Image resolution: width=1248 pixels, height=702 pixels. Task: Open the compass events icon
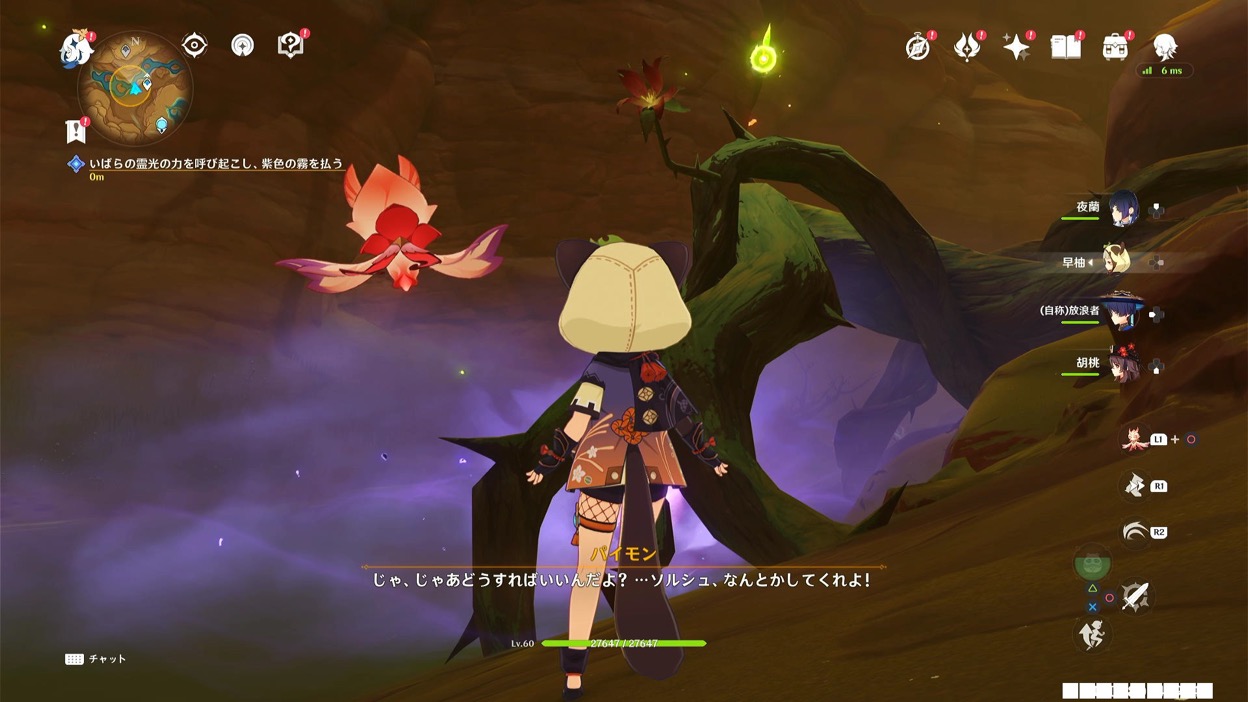click(917, 47)
